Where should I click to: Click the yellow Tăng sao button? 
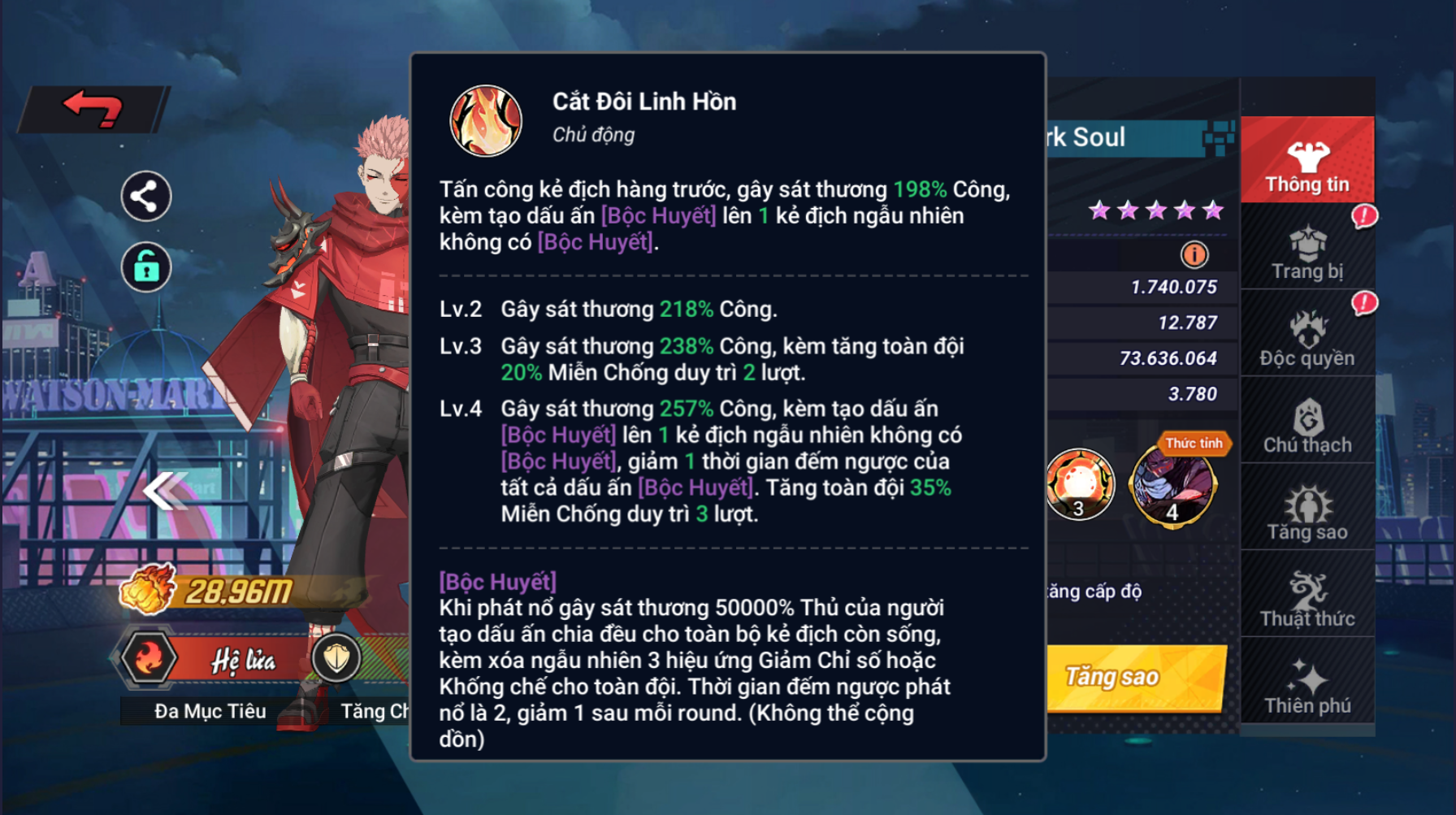(x=1136, y=677)
